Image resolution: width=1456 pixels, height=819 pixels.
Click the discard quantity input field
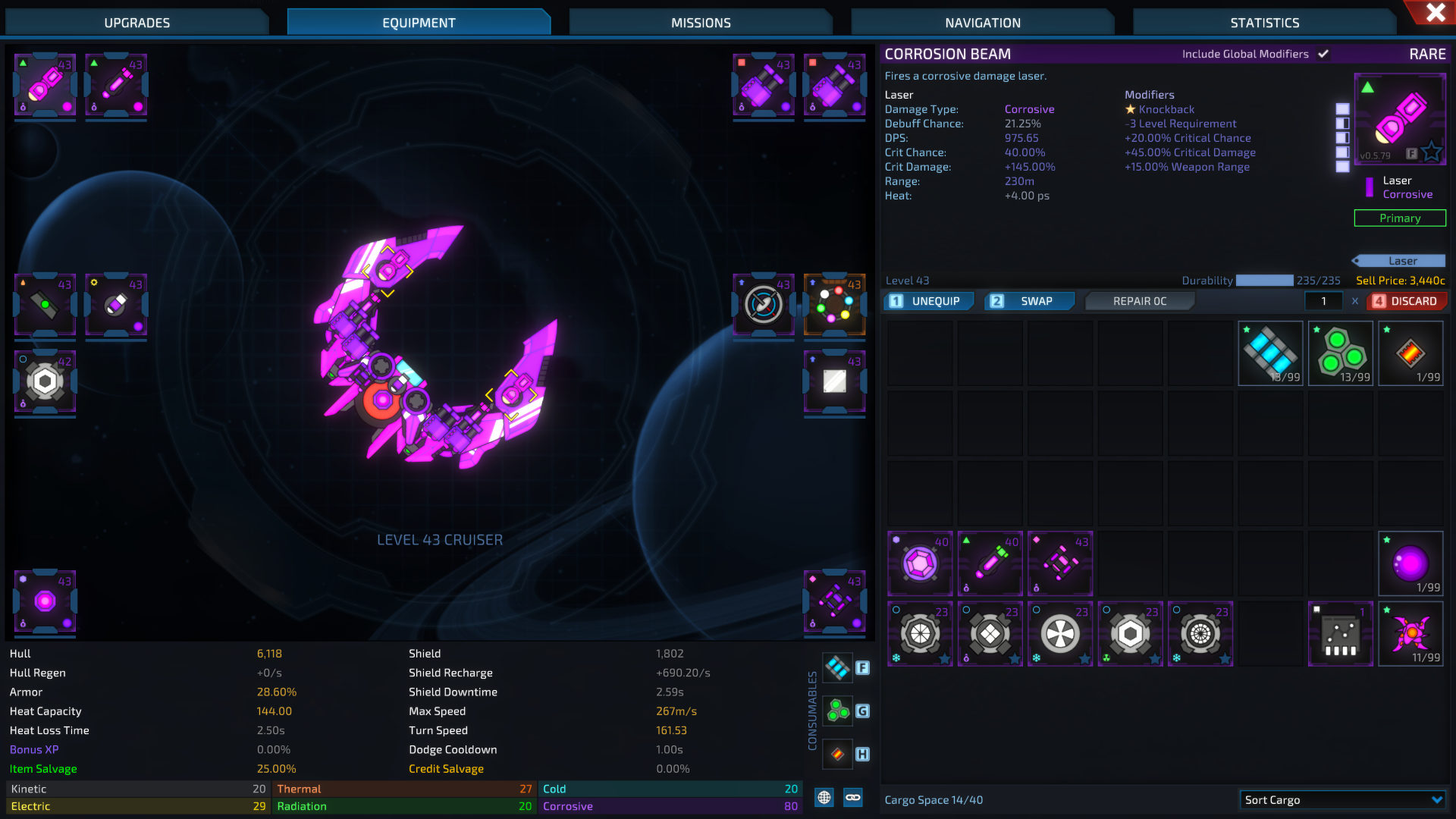[1323, 300]
